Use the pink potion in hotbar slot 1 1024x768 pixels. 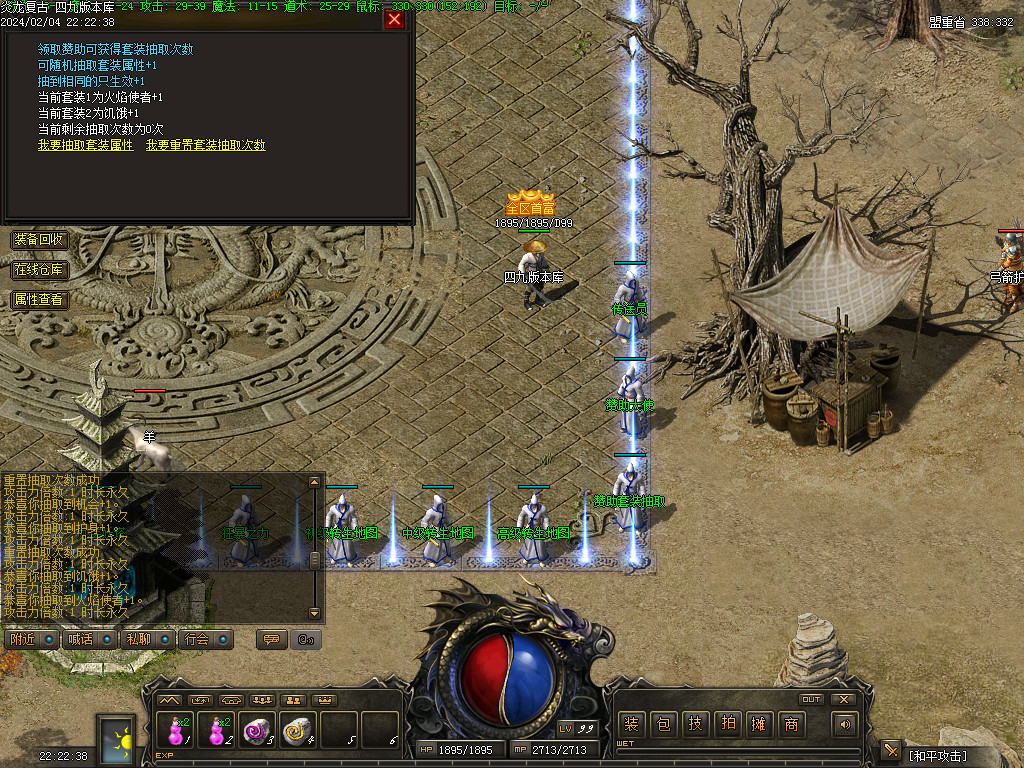tap(177, 730)
